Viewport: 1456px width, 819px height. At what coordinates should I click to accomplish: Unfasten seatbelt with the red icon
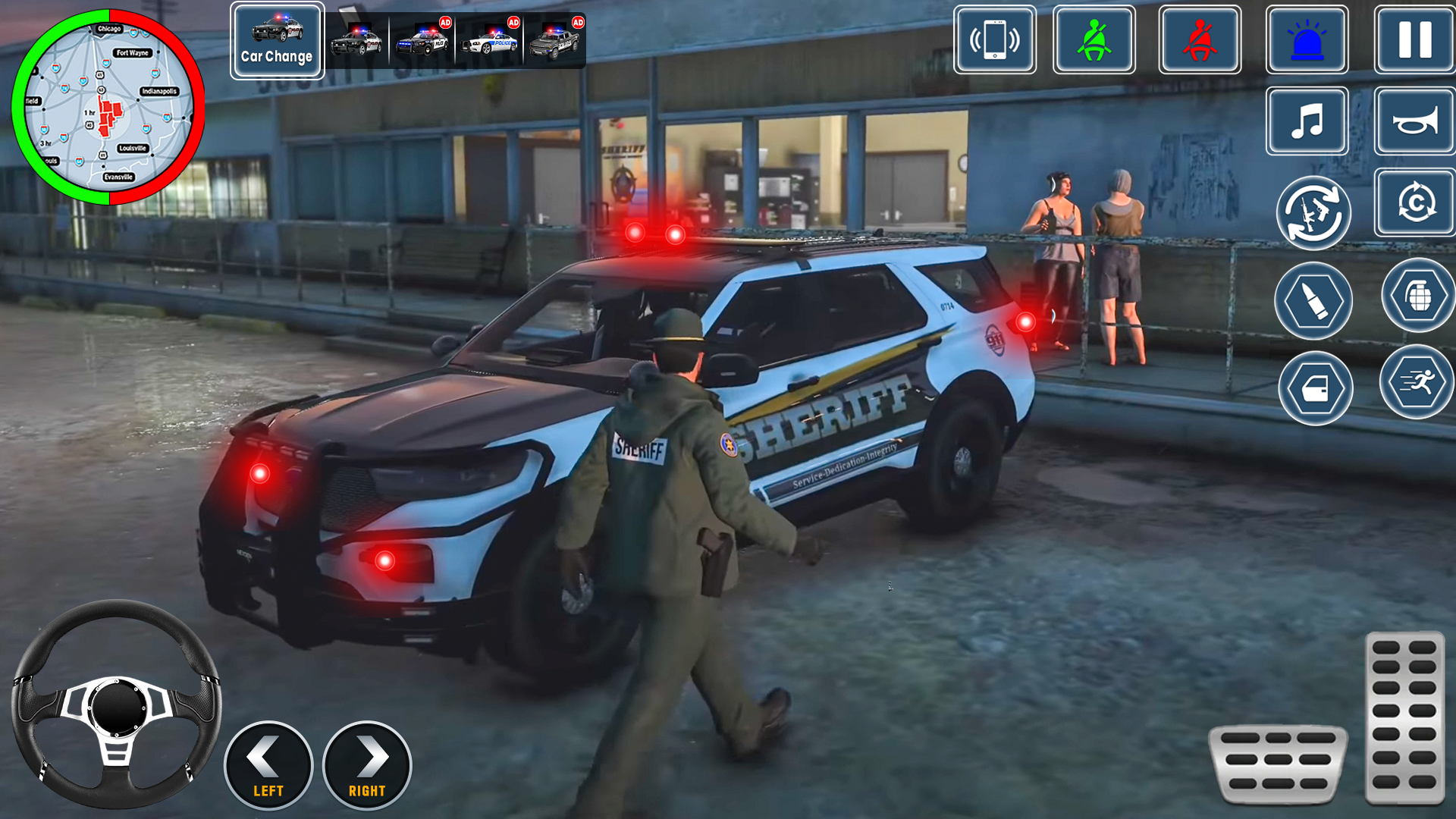tap(1200, 41)
